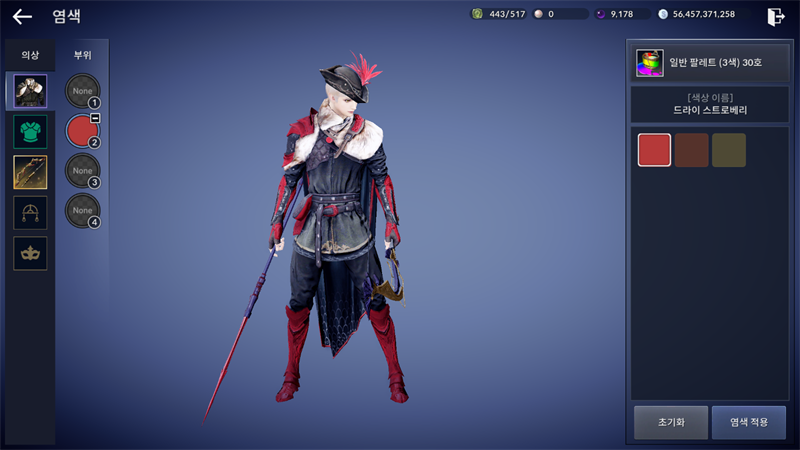Pick the olive color swatch

point(728,150)
